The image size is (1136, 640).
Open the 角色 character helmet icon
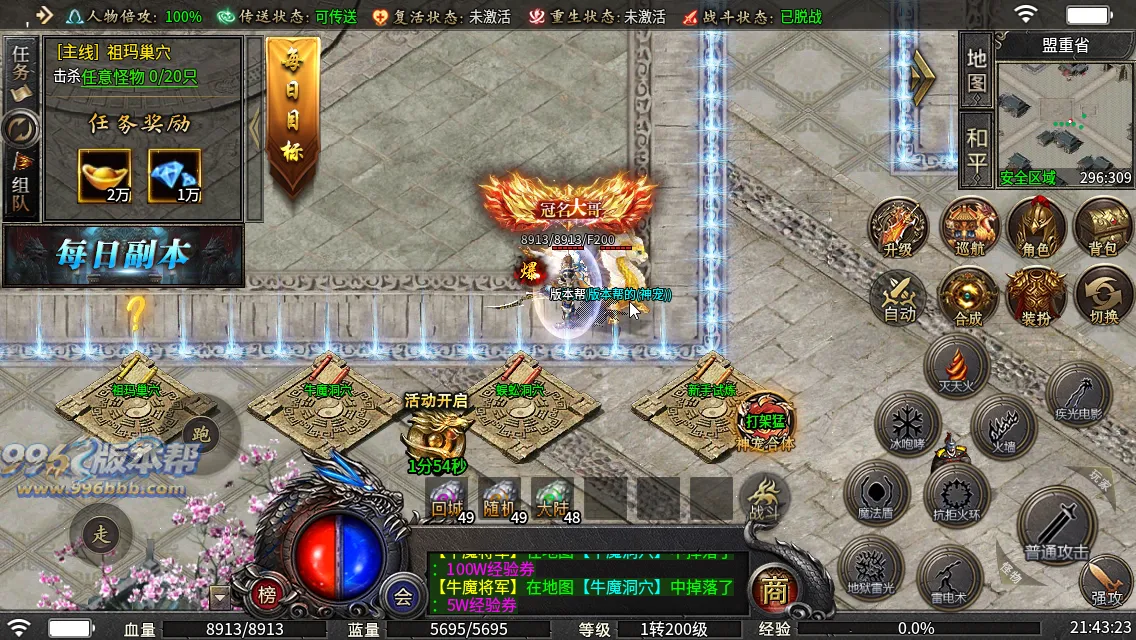click(x=1035, y=229)
